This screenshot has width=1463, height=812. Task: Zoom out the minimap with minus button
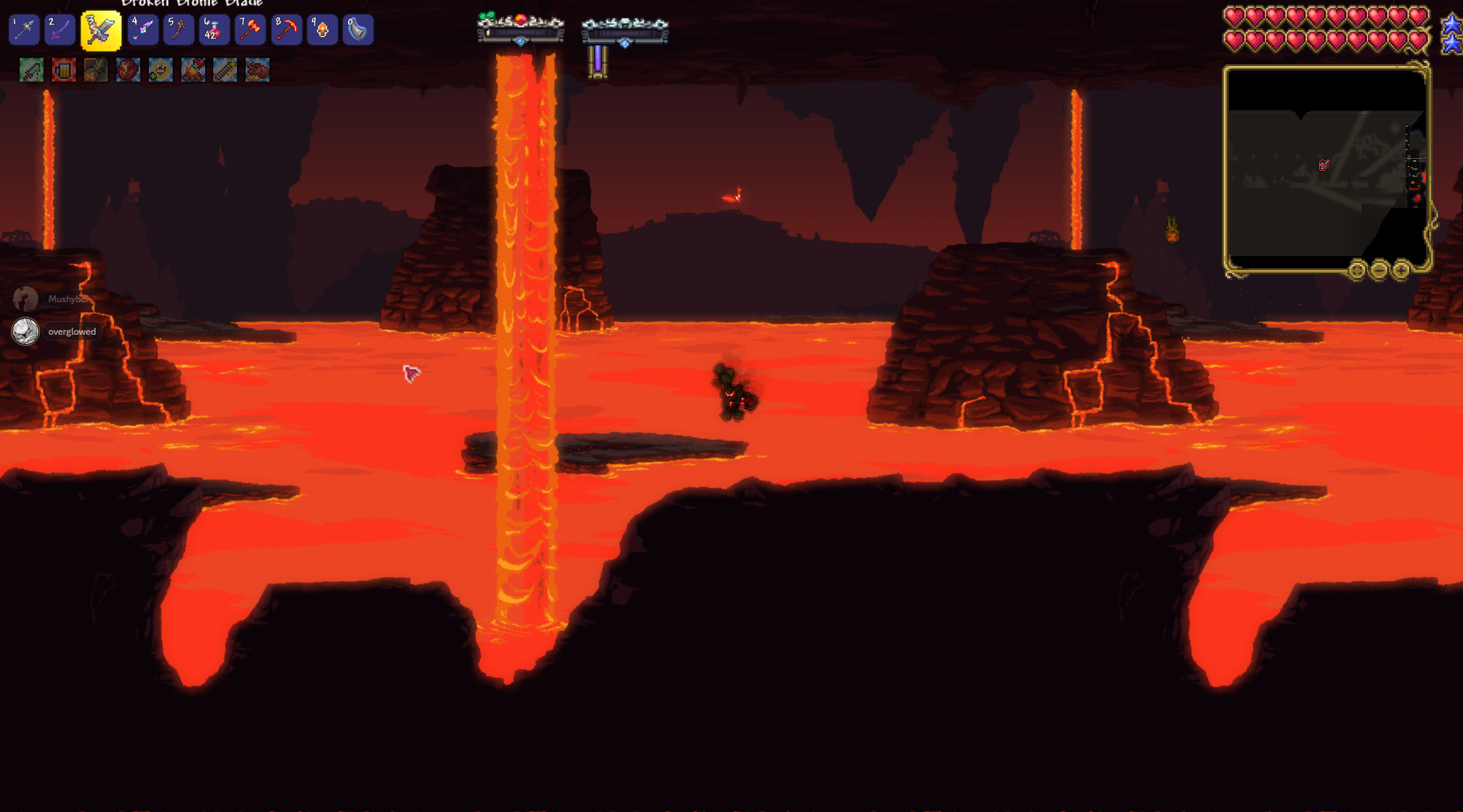pyautogui.click(x=1379, y=270)
